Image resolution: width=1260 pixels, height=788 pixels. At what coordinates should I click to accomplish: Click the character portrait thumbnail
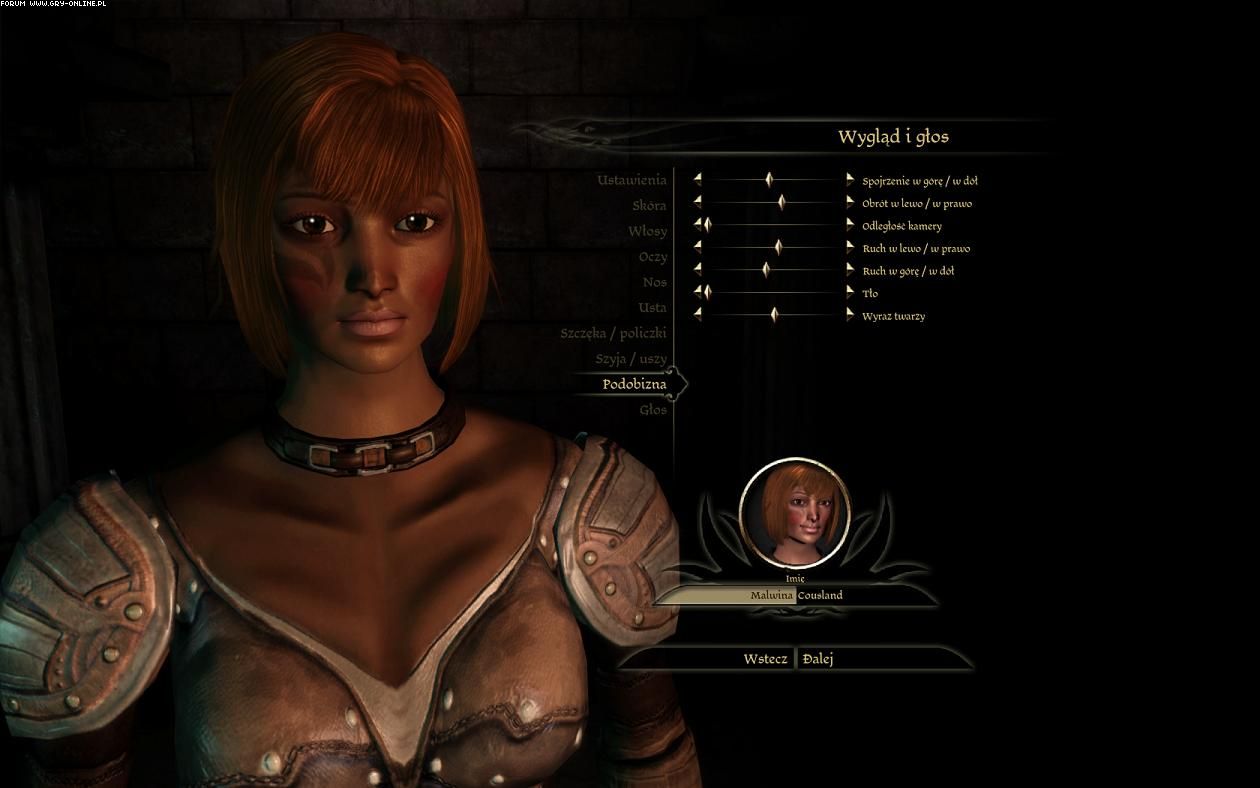point(794,512)
